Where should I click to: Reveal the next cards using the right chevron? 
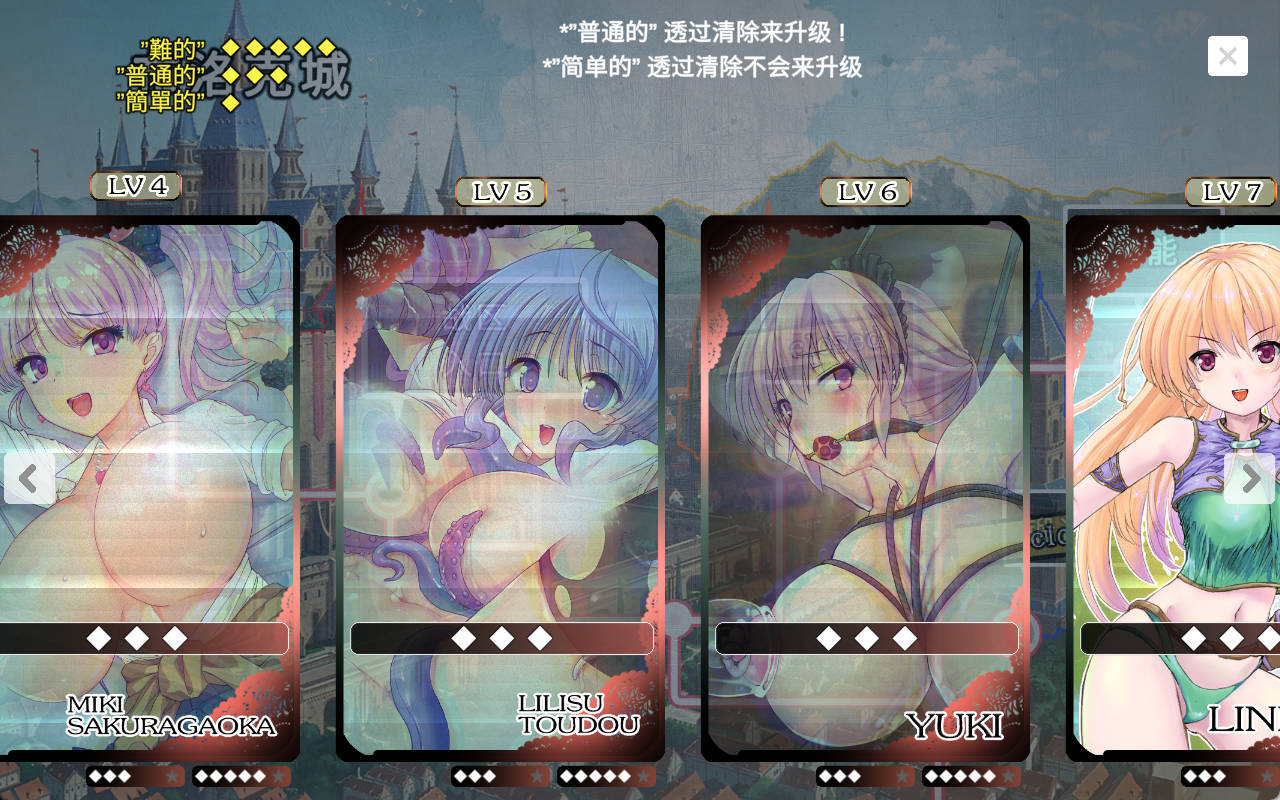[x=1251, y=479]
